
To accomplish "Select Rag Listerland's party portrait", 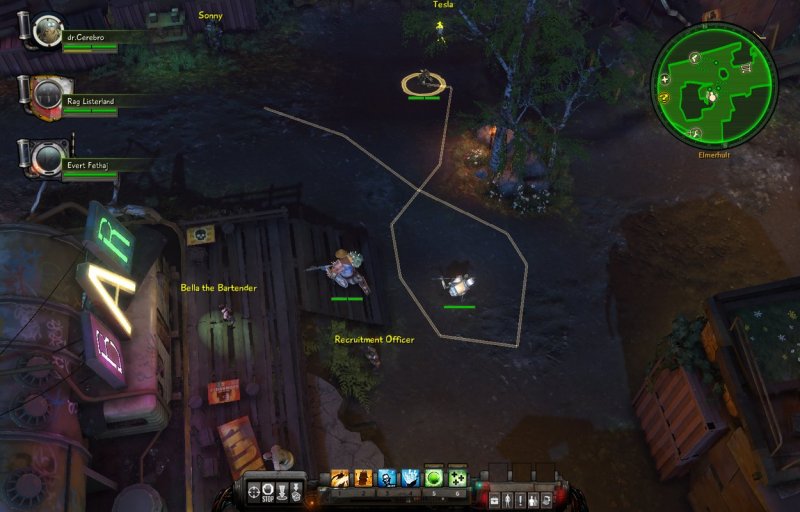I will [x=46, y=94].
